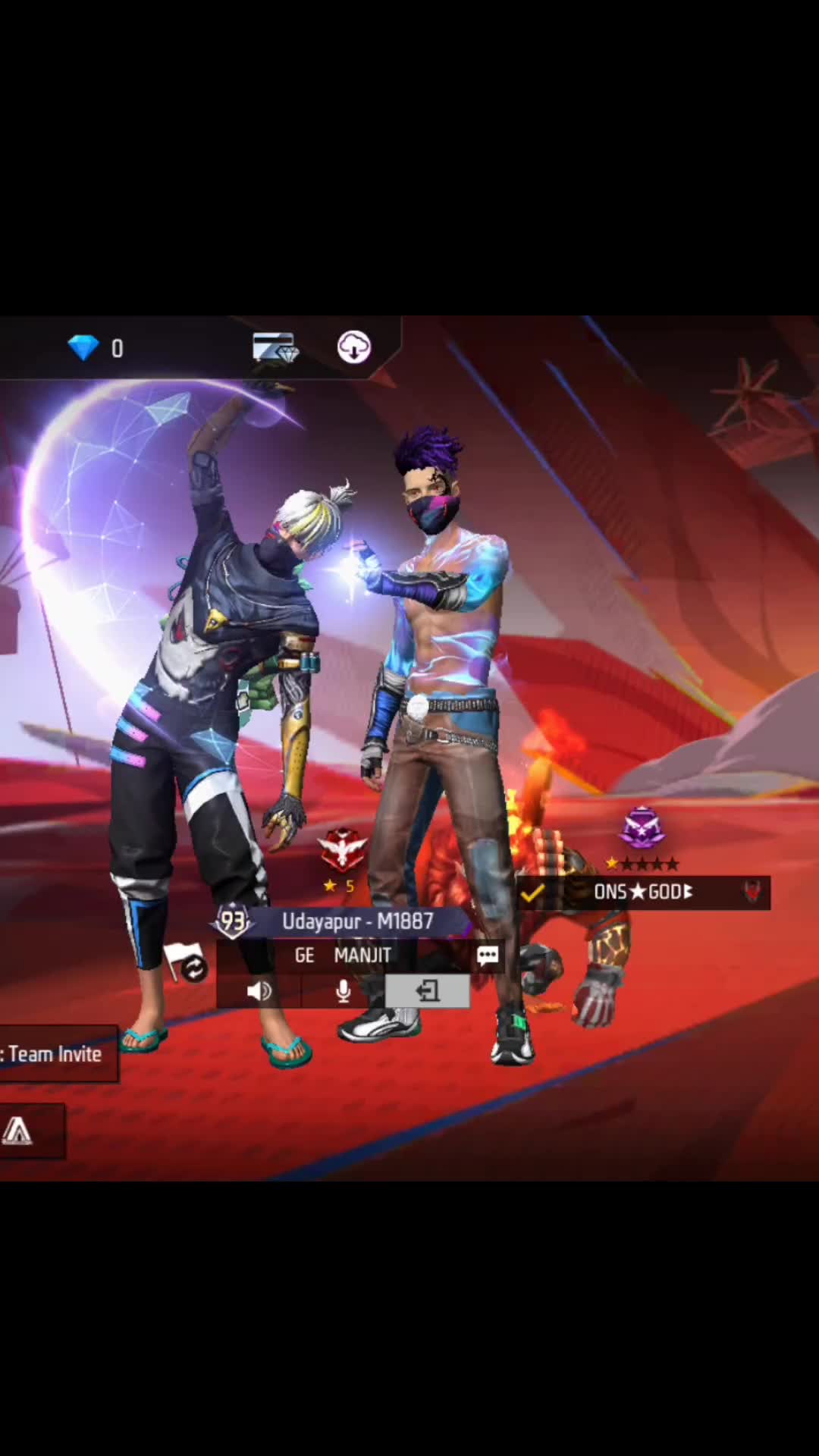Open the cloud download center
Viewport: 819px width, 1456px height.
[353, 347]
